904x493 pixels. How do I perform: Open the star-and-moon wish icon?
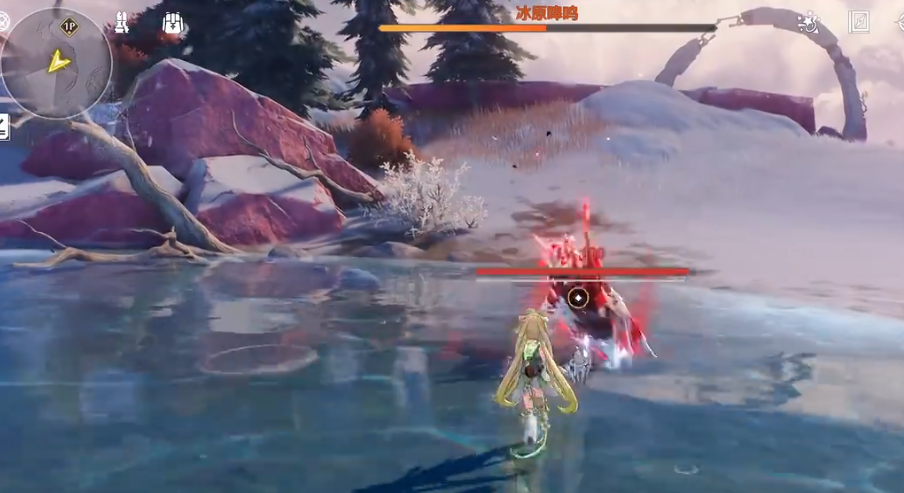click(808, 22)
